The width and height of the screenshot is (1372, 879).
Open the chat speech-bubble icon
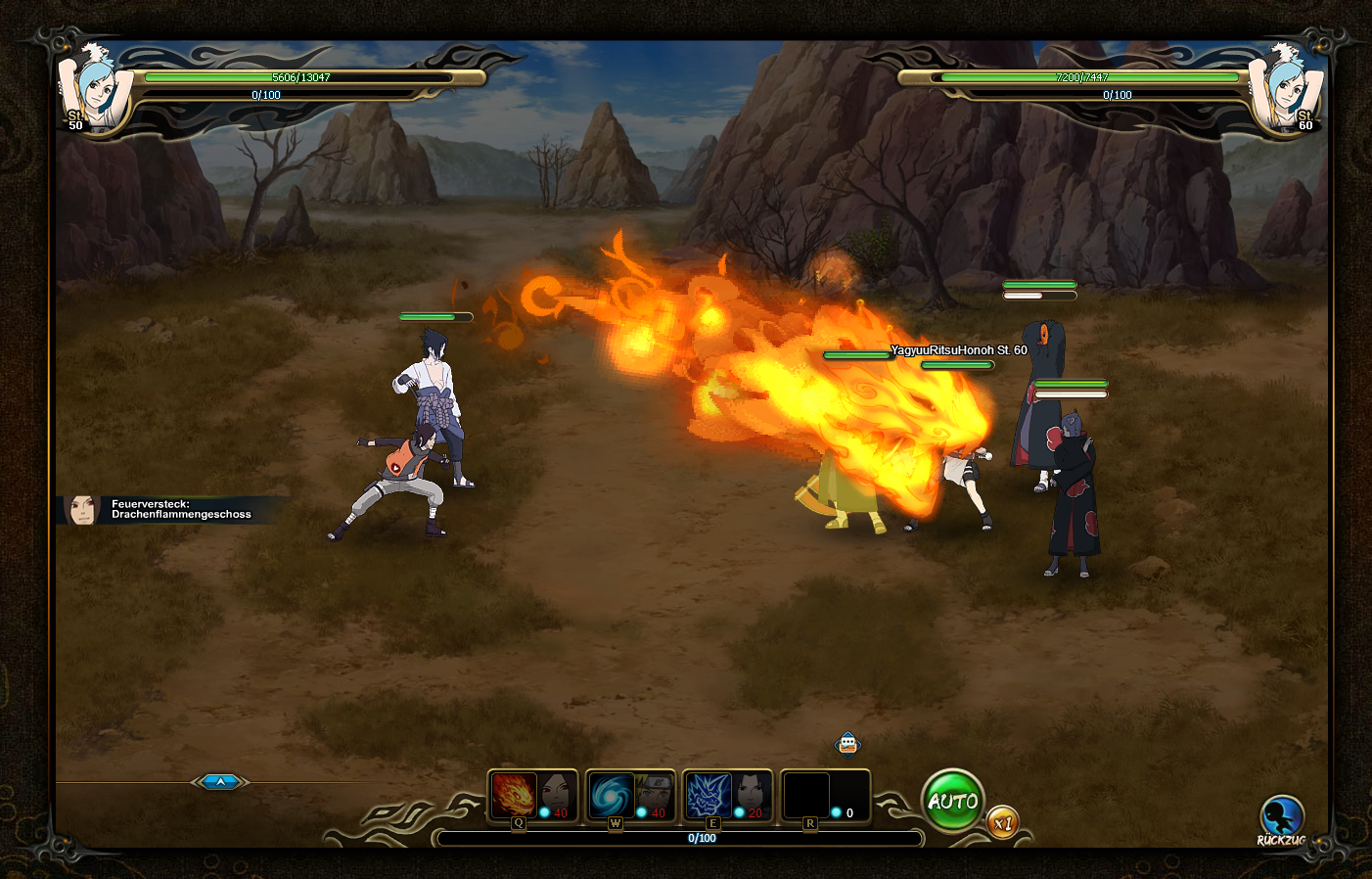point(847,744)
